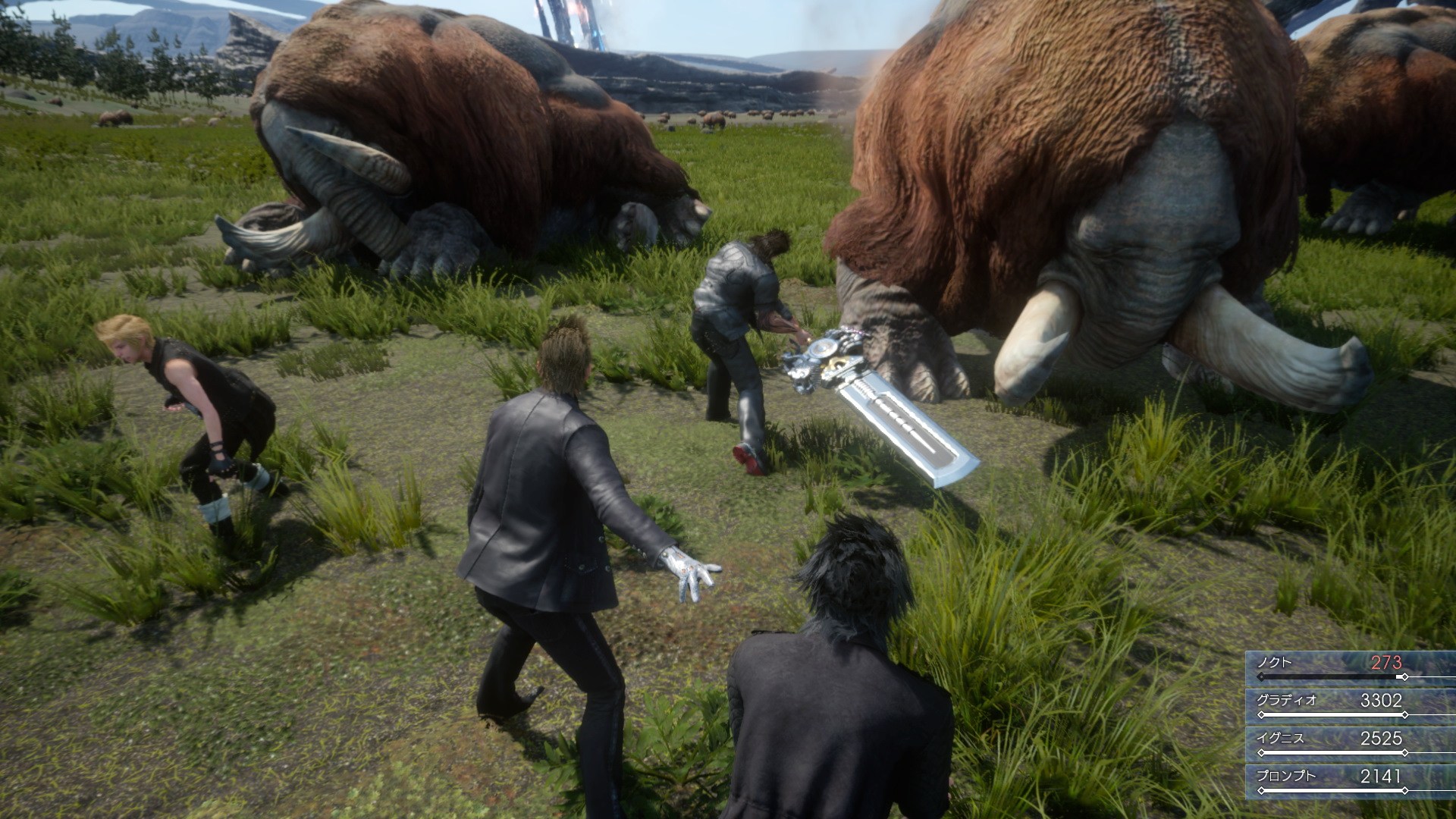Click the name label イグニス
This screenshot has width=1456, height=819.
(1280, 739)
